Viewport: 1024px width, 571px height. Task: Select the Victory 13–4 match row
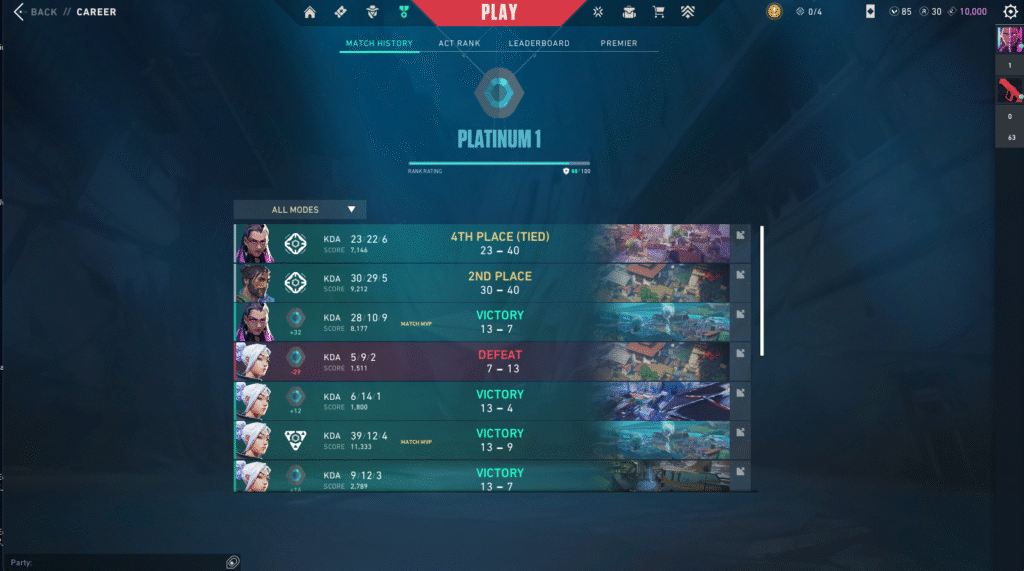[x=499, y=401]
